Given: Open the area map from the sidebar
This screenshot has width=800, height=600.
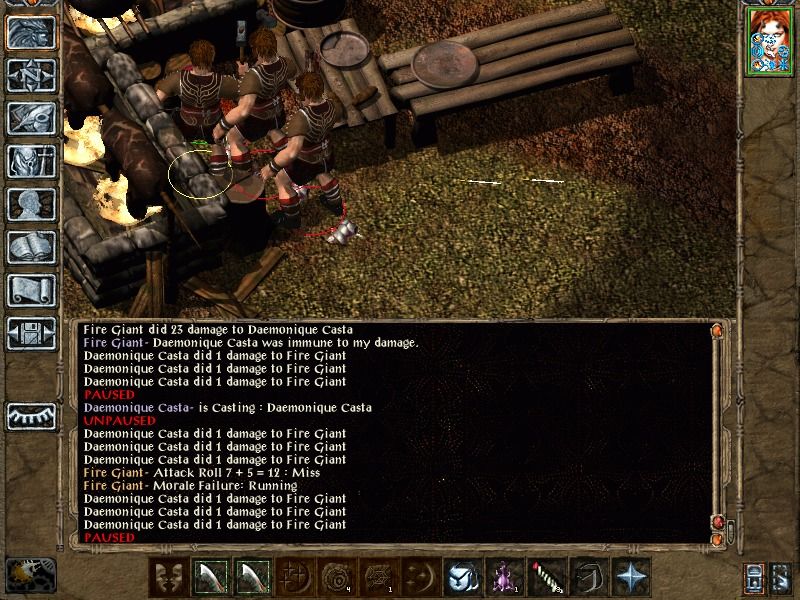Looking at the screenshot, I should [31, 75].
